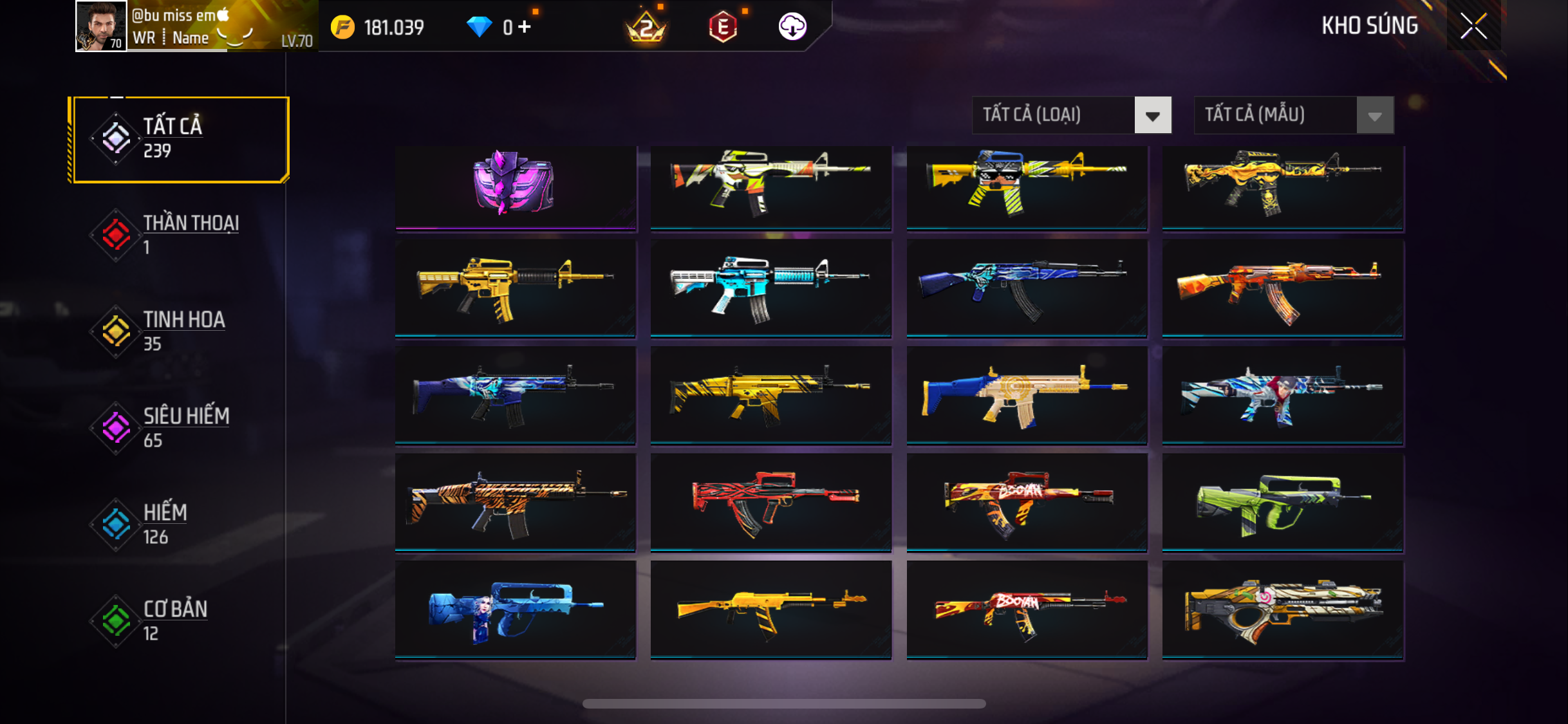Open the red E badge icon
Screen dimensions: 1568x724
pyautogui.click(x=723, y=27)
